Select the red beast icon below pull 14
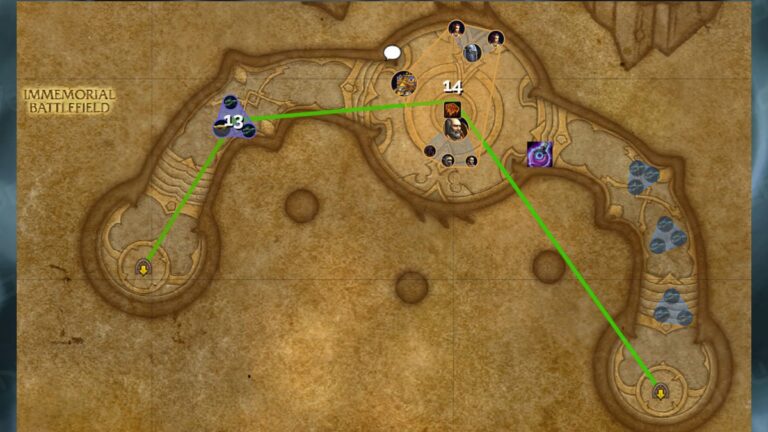Image resolution: width=768 pixels, height=432 pixels. (x=452, y=108)
